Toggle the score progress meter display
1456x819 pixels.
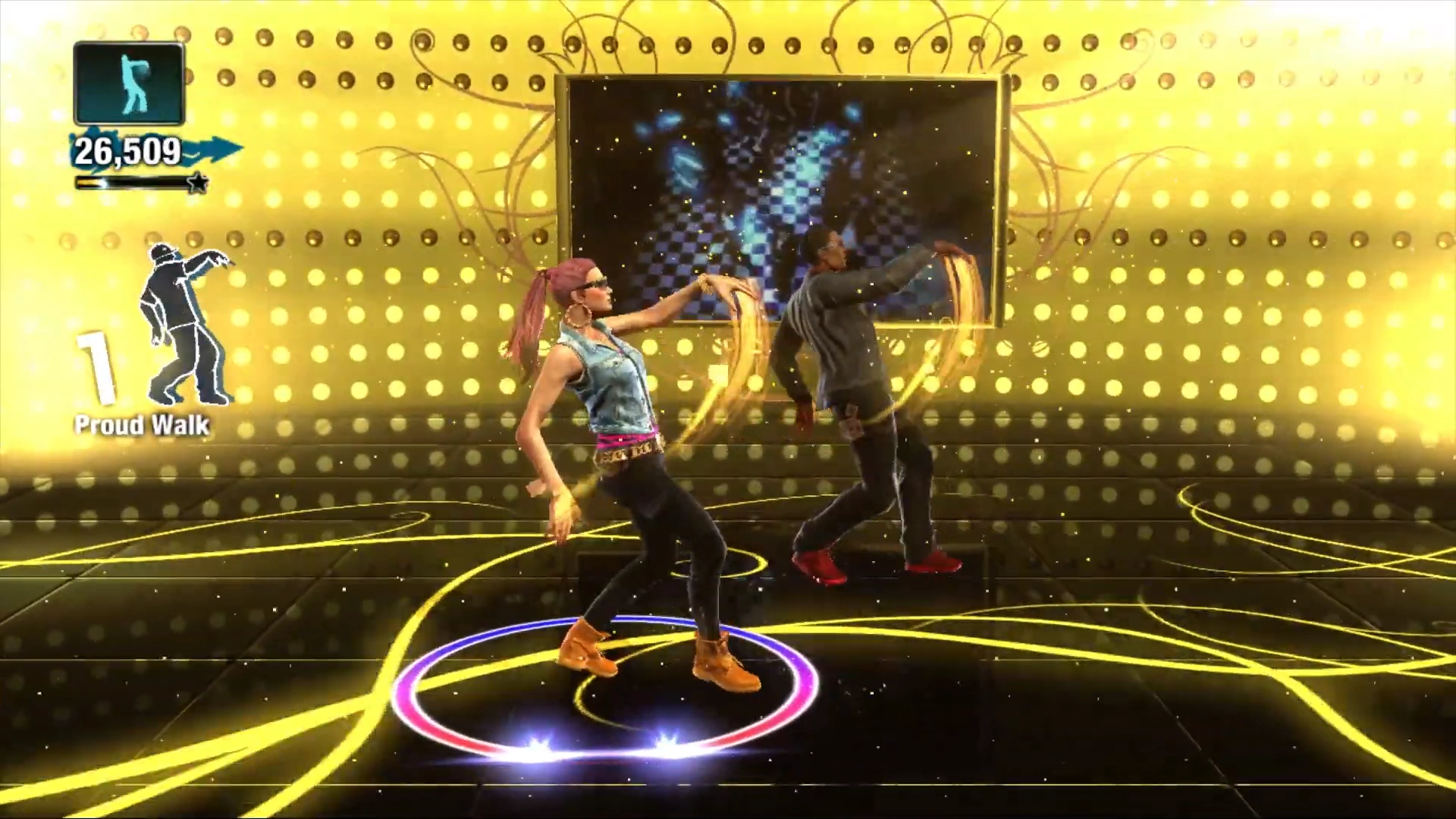[136, 182]
